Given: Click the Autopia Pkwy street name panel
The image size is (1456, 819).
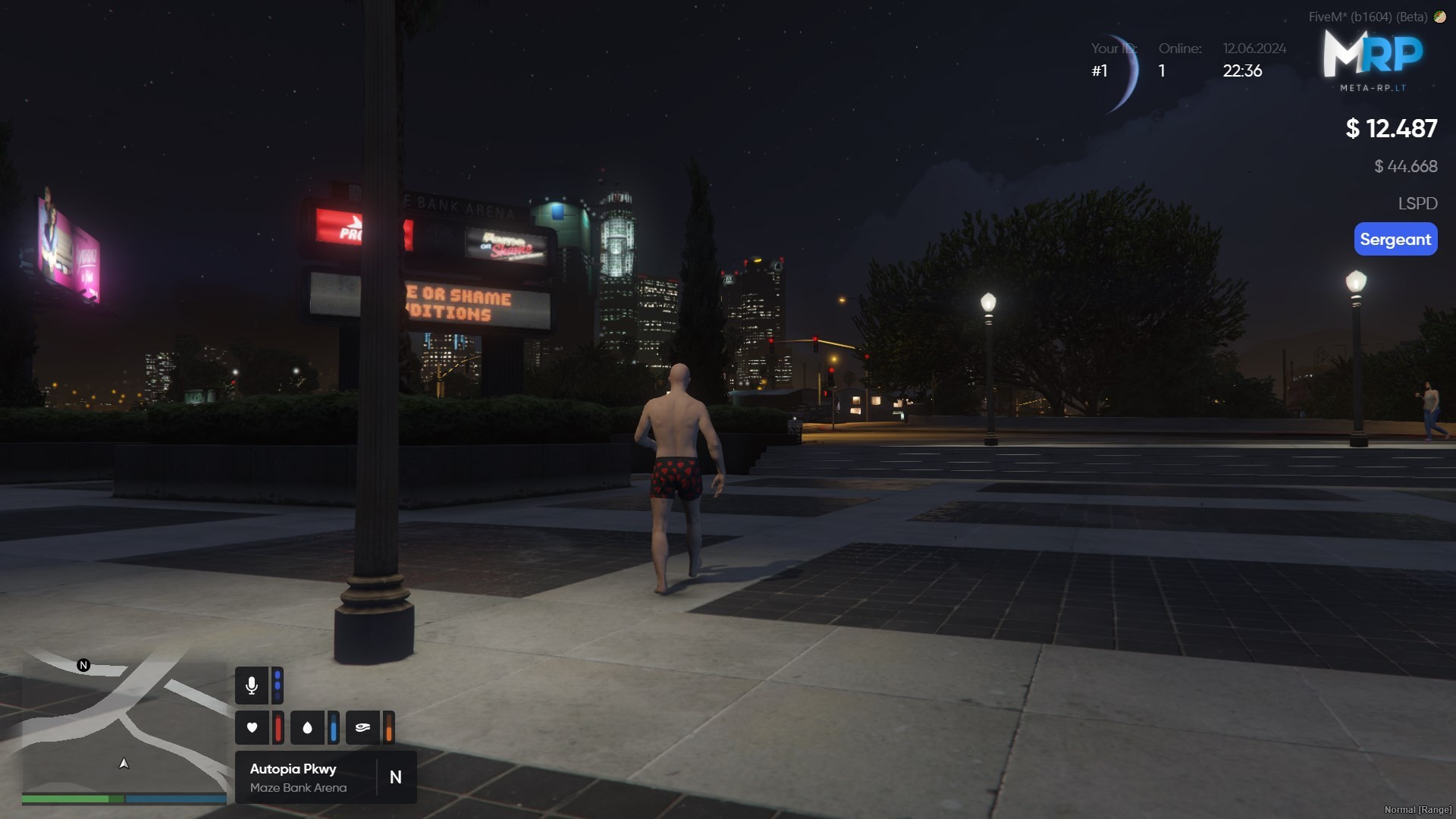Looking at the screenshot, I should click(303, 777).
